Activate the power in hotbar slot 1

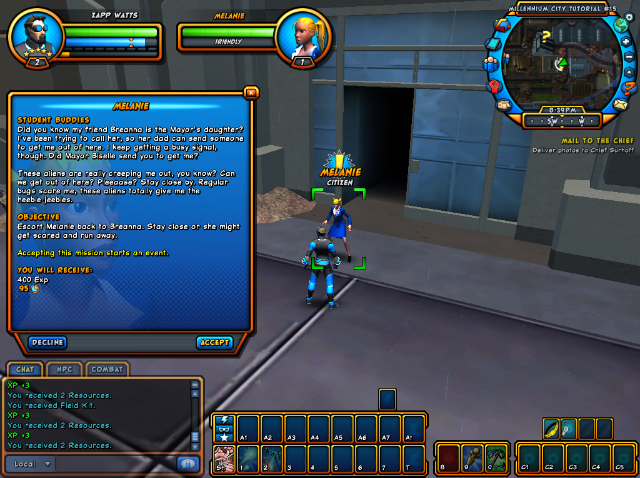pos(247,460)
